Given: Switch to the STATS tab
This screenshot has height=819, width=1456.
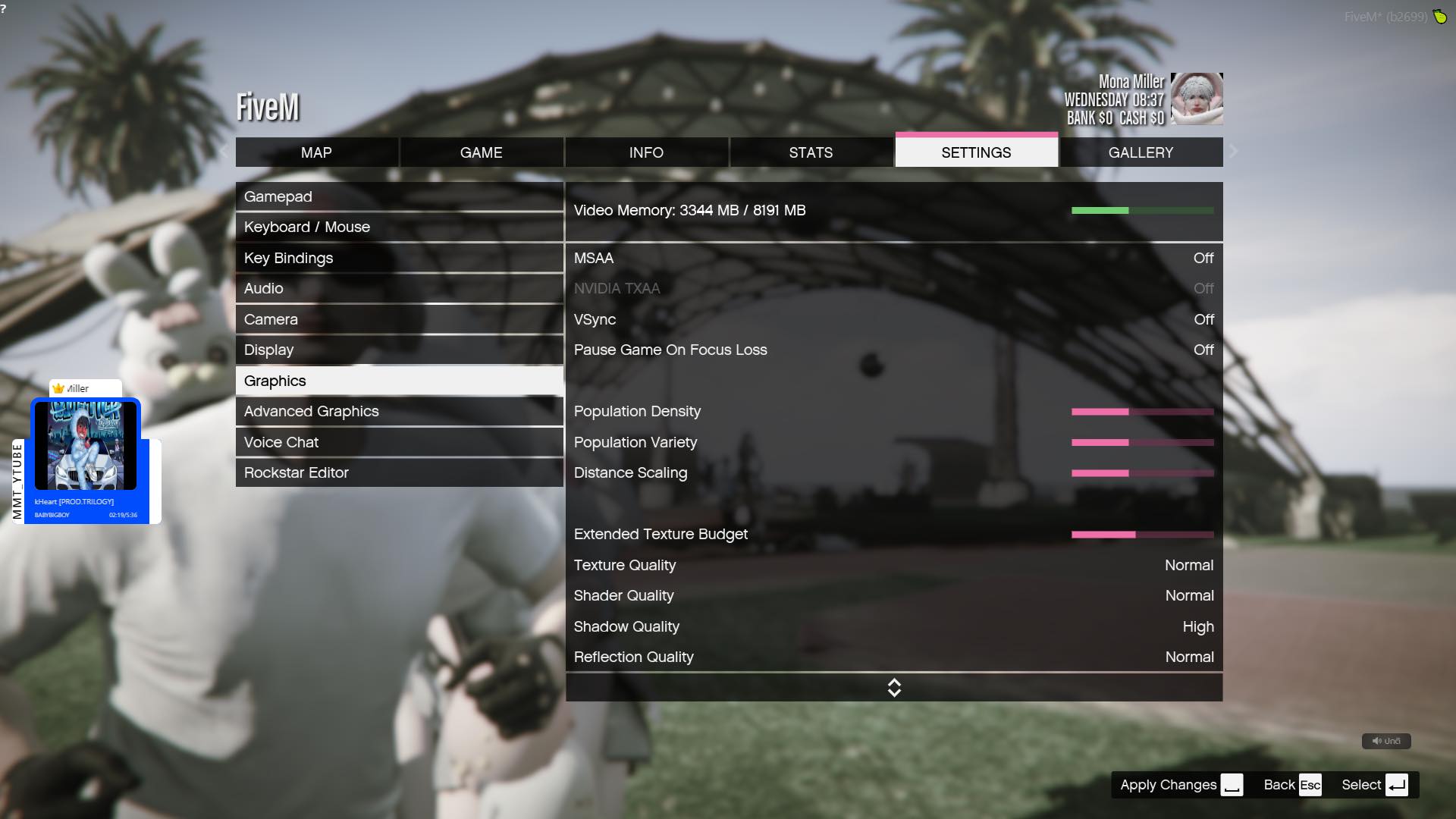Looking at the screenshot, I should pyautogui.click(x=811, y=152).
